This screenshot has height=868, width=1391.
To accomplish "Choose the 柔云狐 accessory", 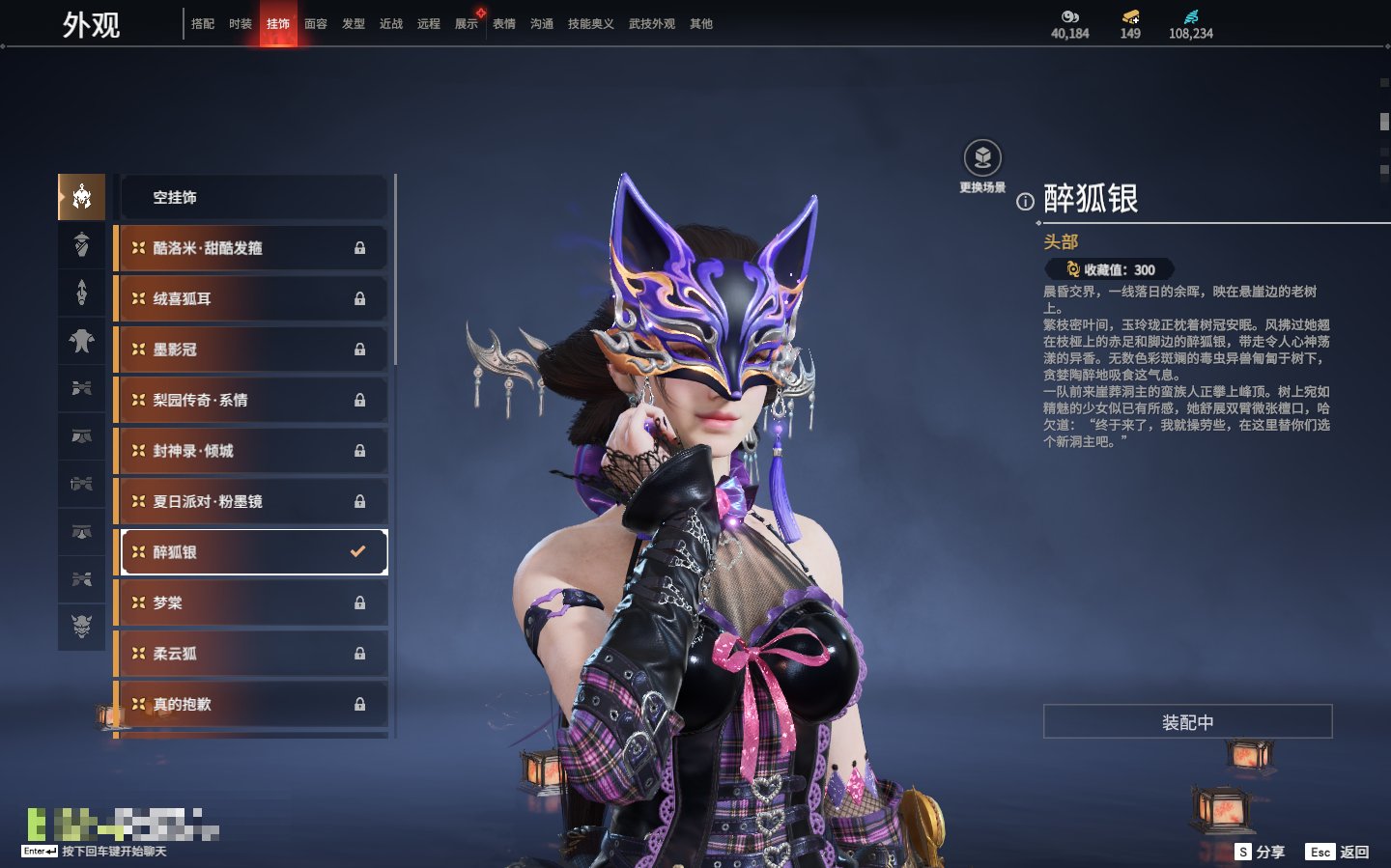I will click(253, 654).
